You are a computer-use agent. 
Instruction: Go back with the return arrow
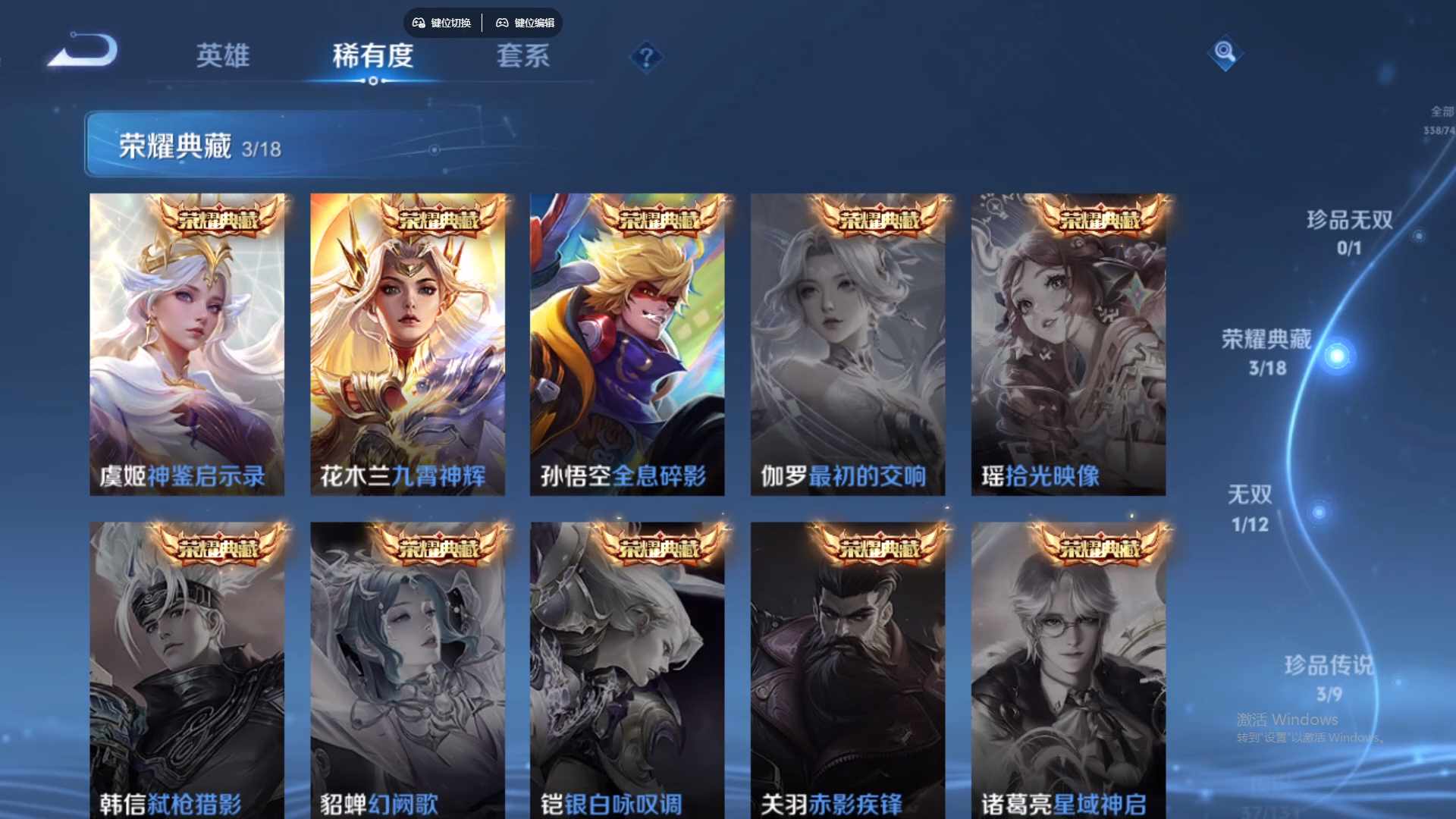tap(85, 52)
